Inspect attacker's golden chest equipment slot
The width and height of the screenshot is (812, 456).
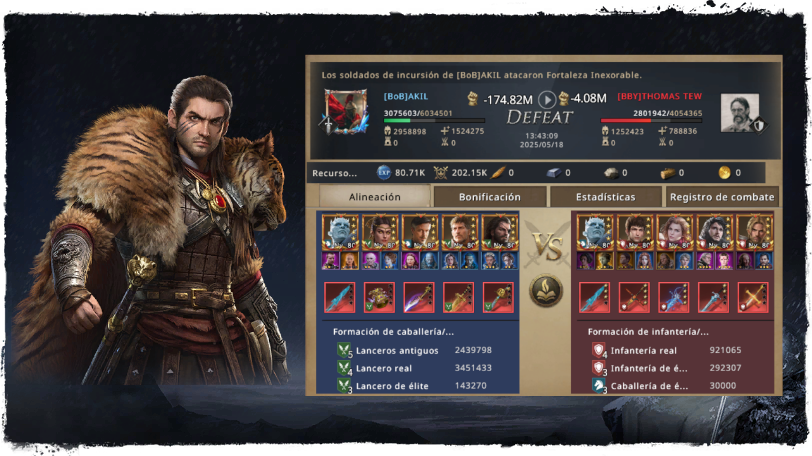379,296
